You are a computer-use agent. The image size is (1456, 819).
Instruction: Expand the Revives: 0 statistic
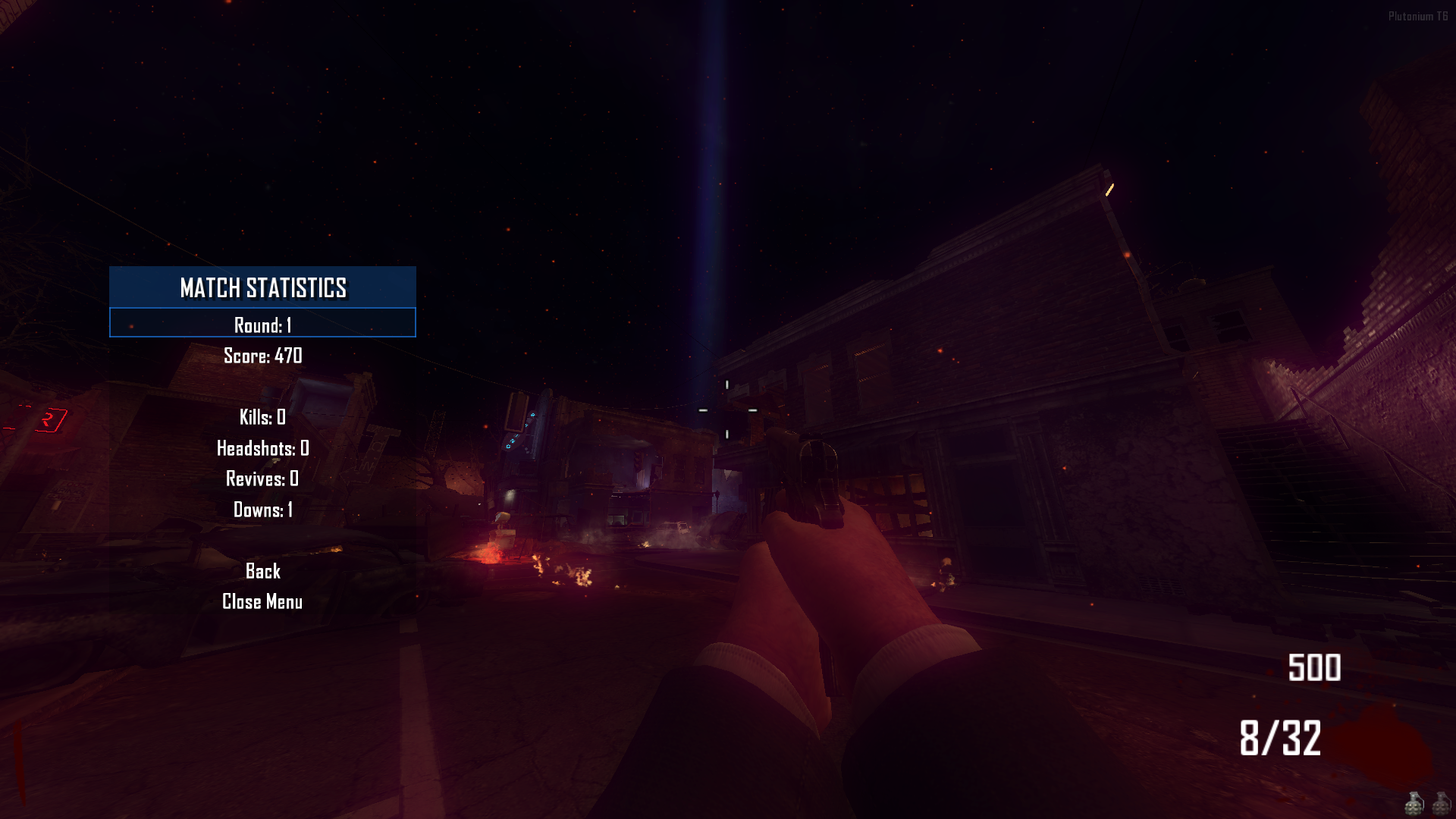click(x=262, y=479)
